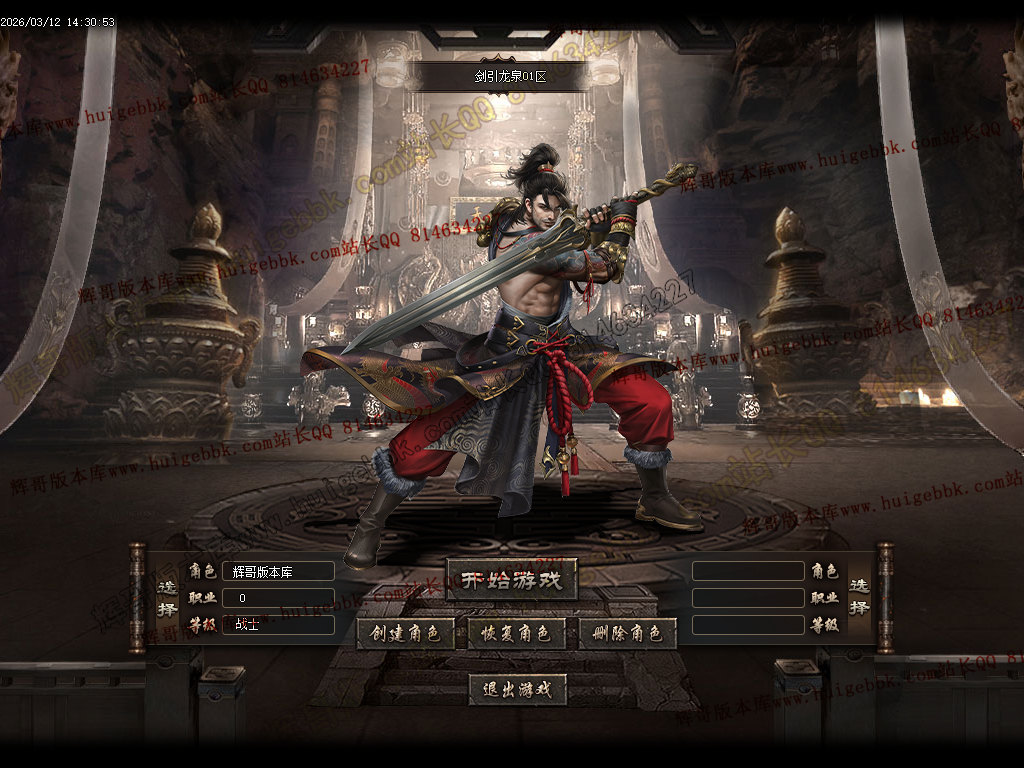The height and width of the screenshot is (768, 1024).
Task: Click 删除角色 to delete the character
Action: coord(628,634)
